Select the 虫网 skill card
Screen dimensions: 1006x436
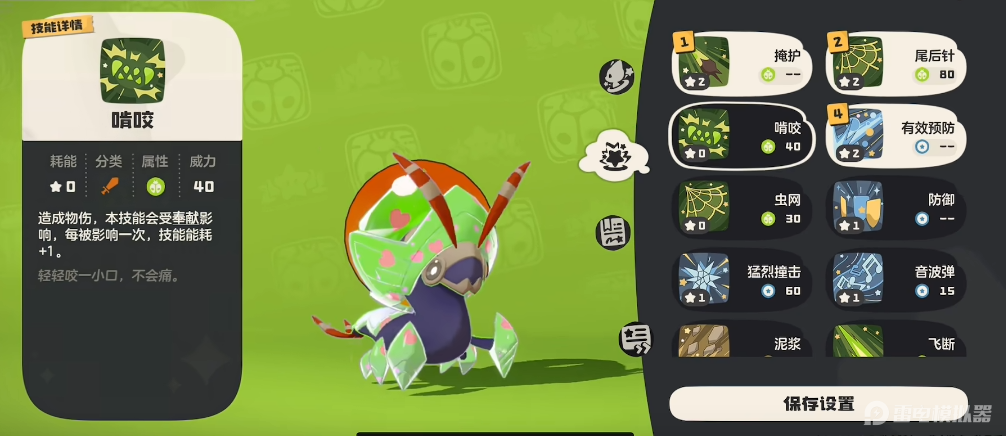tap(741, 206)
